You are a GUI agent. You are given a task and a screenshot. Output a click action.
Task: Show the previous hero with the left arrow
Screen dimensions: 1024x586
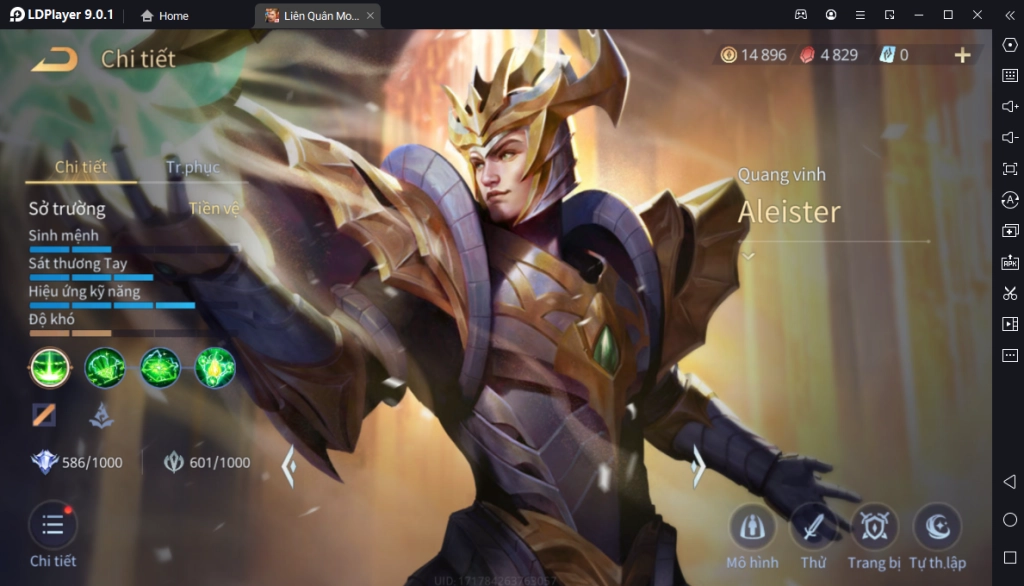(x=289, y=466)
